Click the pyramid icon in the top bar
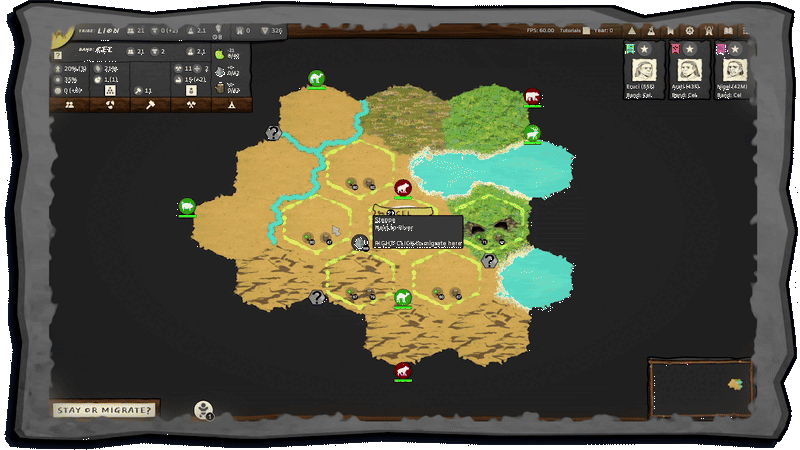The height and width of the screenshot is (450, 800). pos(634,31)
